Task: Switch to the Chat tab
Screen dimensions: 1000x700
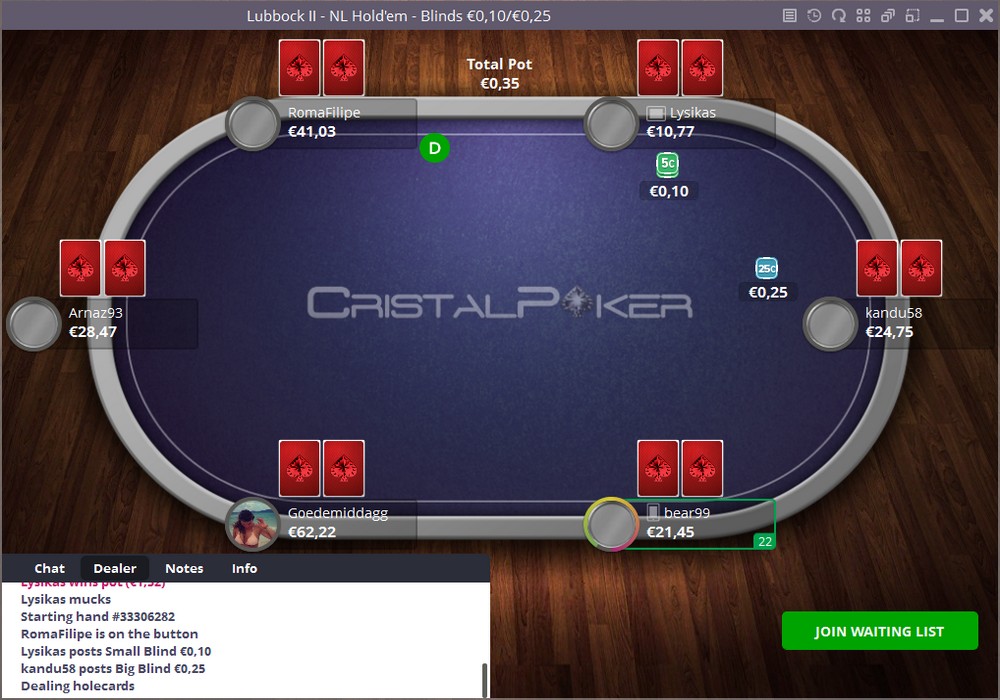Action: [x=50, y=568]
